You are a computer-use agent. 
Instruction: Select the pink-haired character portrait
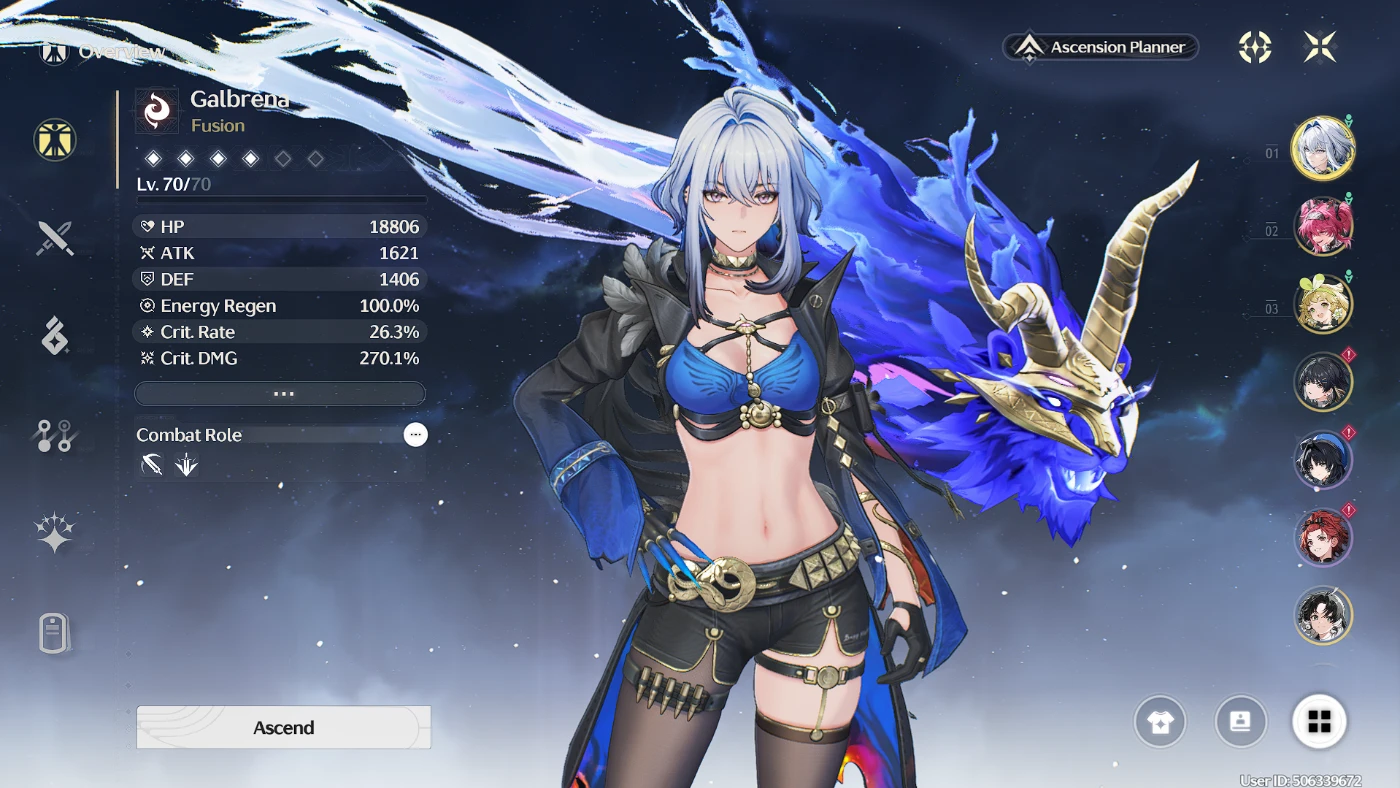tap(1323, 227)
